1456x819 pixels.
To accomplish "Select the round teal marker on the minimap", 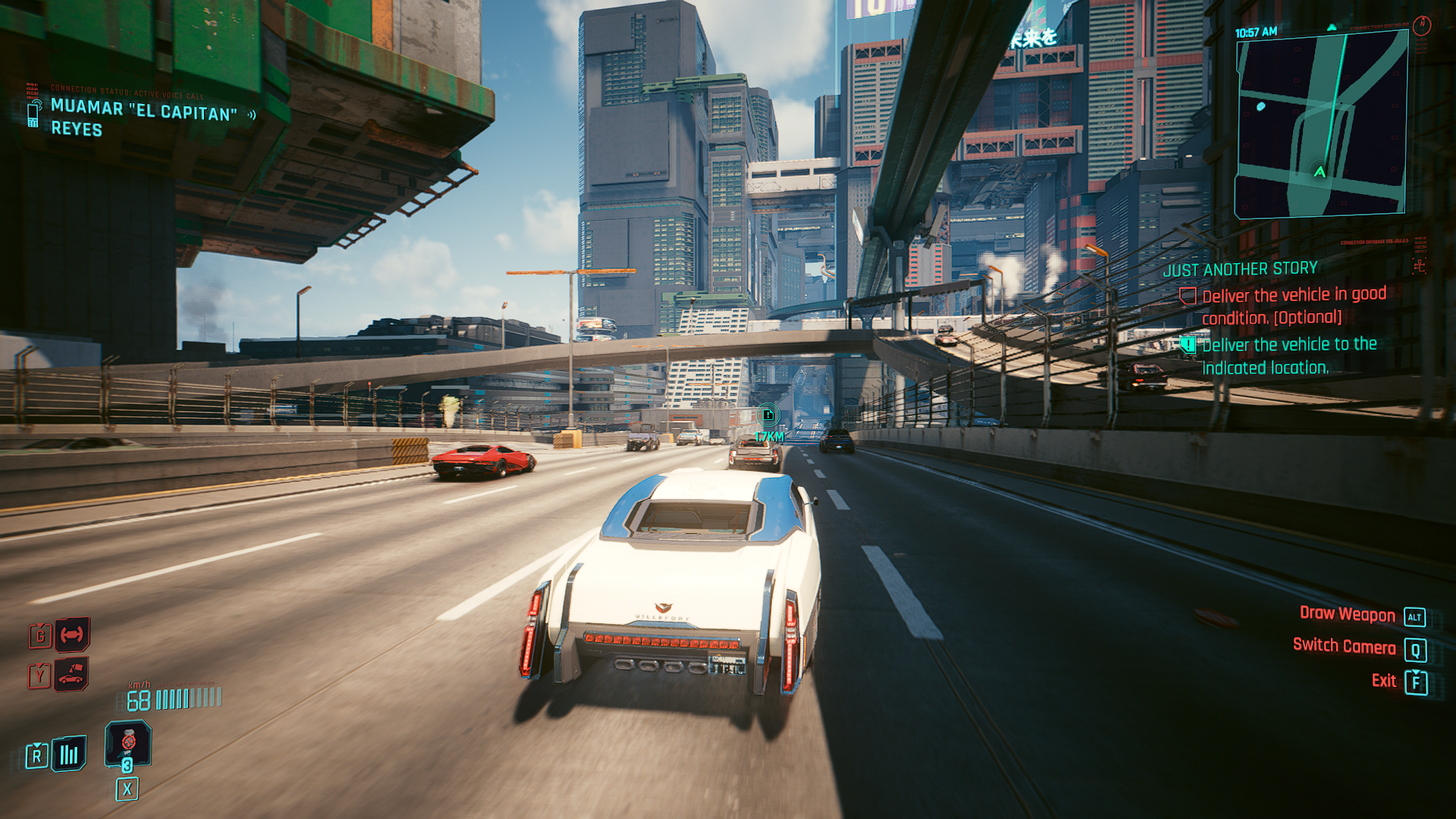I will pos(1260,107).
